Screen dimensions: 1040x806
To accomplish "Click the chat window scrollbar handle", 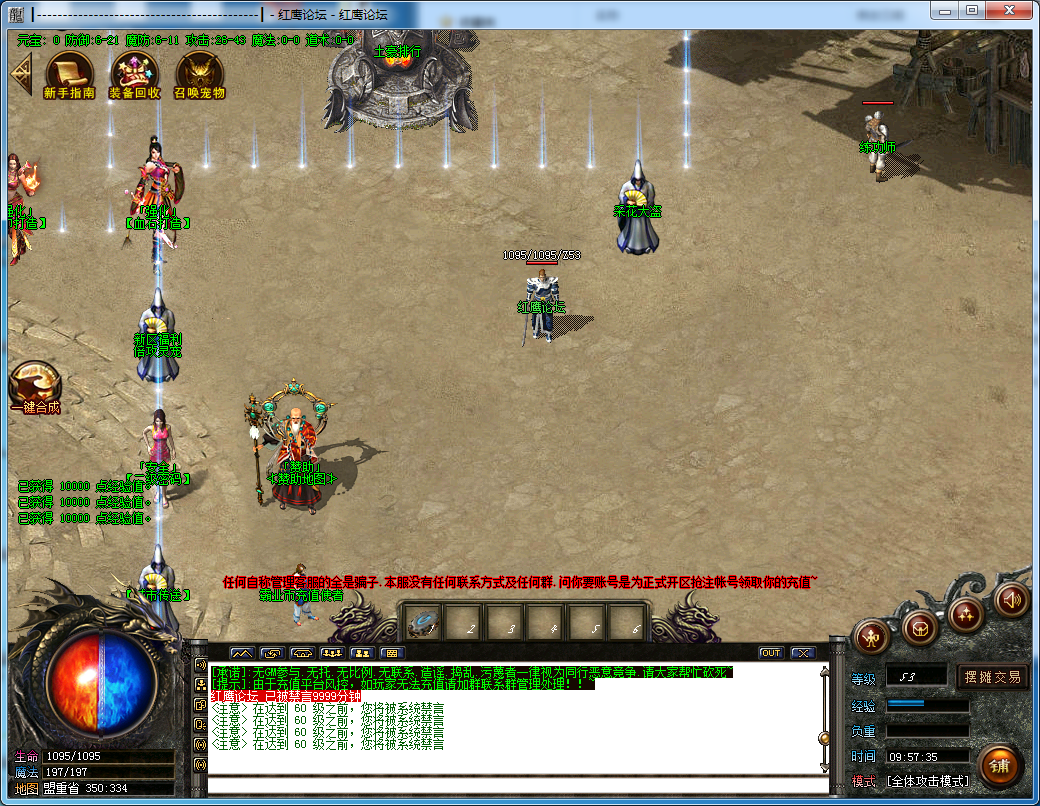I will (x=824, y=738).
